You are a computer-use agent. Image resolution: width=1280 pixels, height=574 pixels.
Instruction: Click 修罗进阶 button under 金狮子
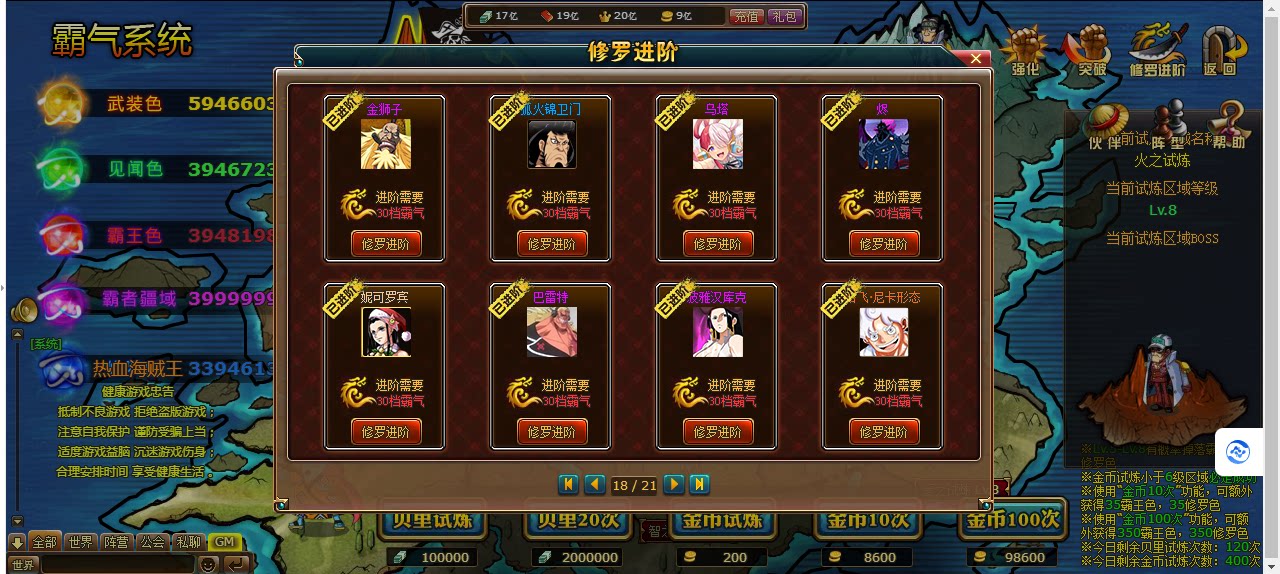386,244
